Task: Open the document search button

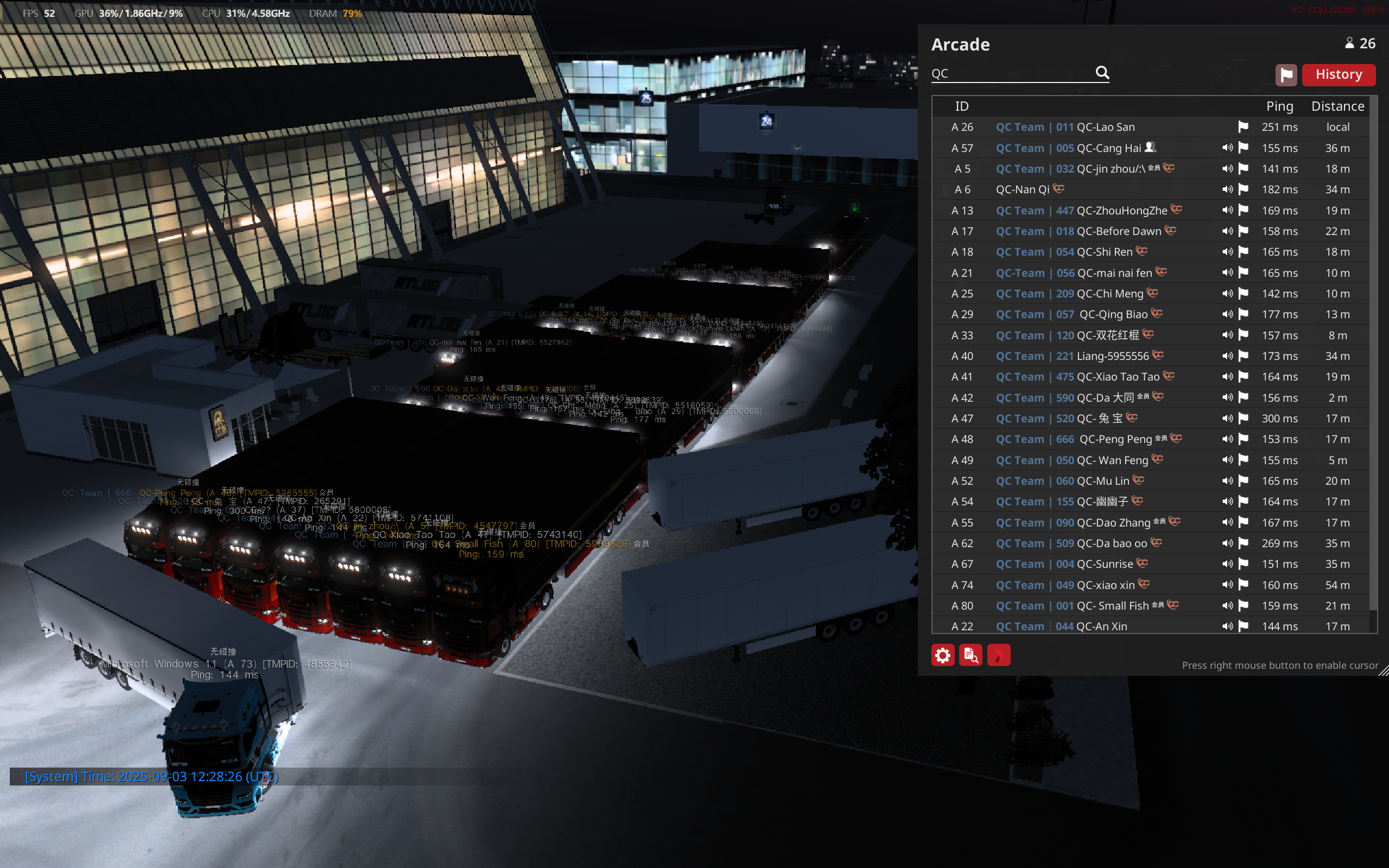Action: pyautogui.click(x=971, y=655)
